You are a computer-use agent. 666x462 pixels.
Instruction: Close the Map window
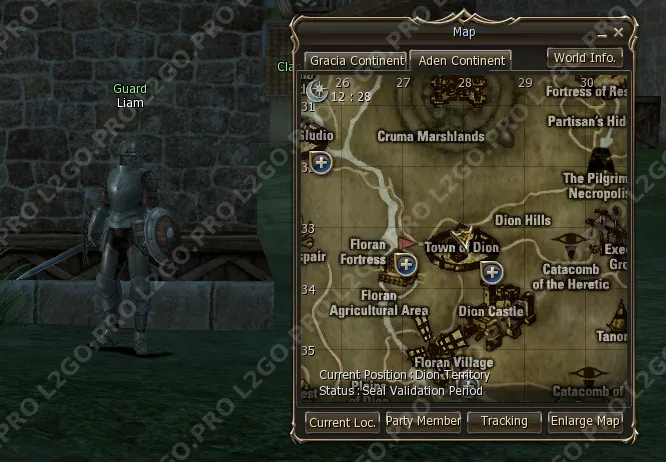pyautogui.click(x=619, y=33)
